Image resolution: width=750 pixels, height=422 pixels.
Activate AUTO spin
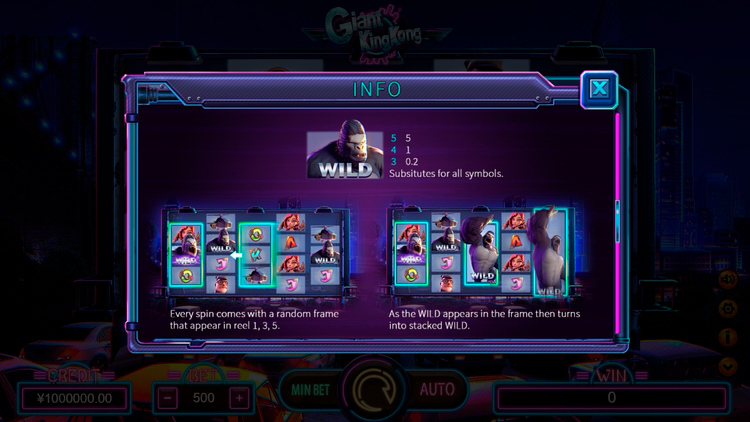pos(437,389)
